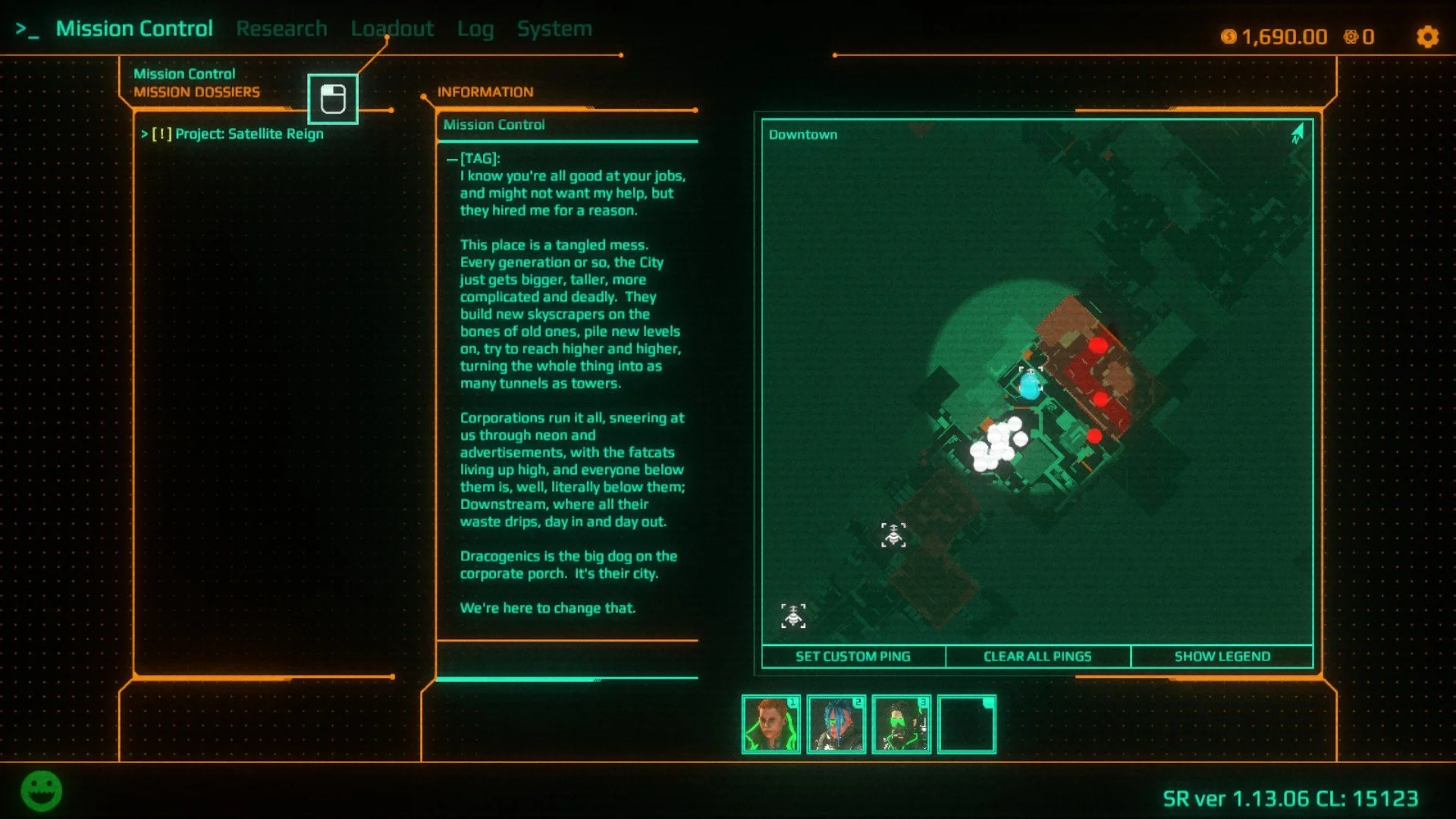Open settings via the gear icon
Image resolution: width=1456 pixels, height=819 pixels.
point(1427,37)
